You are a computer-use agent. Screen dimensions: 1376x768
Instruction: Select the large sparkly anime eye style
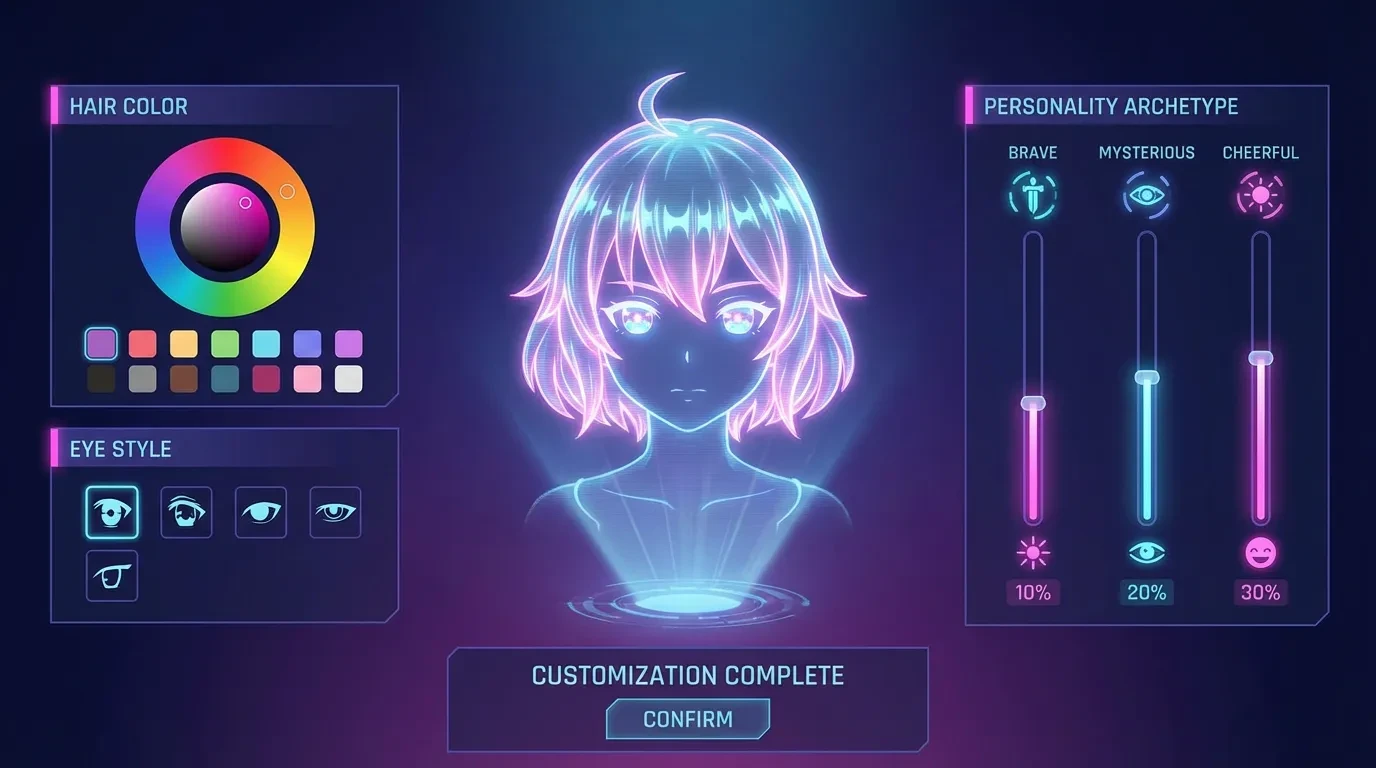(112, 511)
